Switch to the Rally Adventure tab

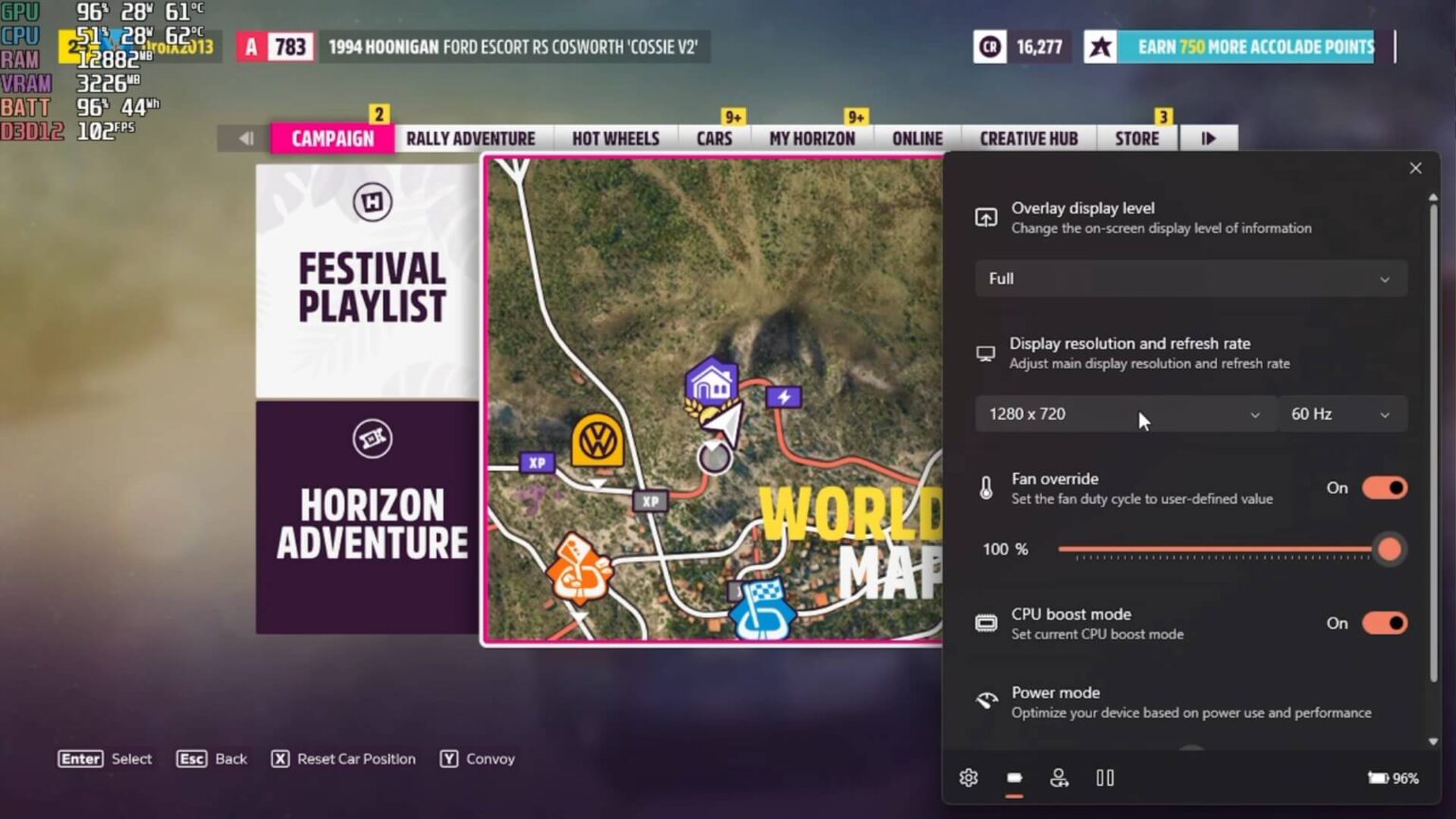tap(469, 137)
